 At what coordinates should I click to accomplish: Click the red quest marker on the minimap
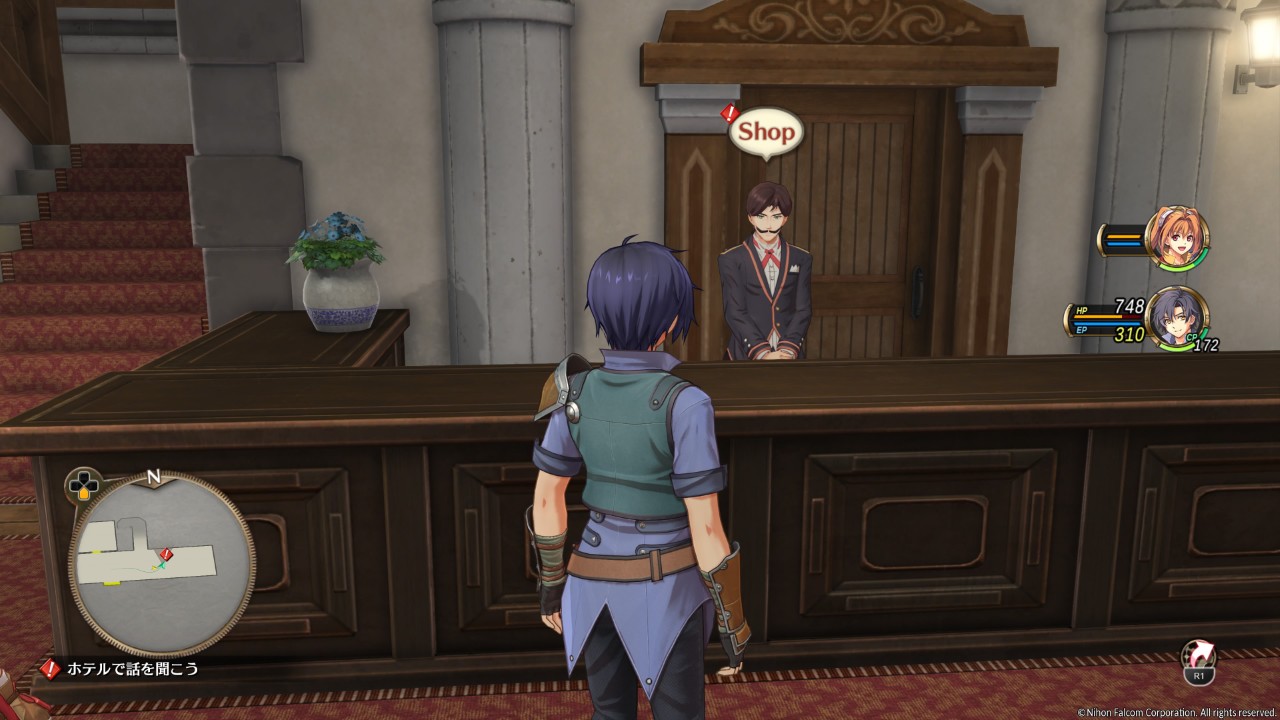tap(167, 554)
